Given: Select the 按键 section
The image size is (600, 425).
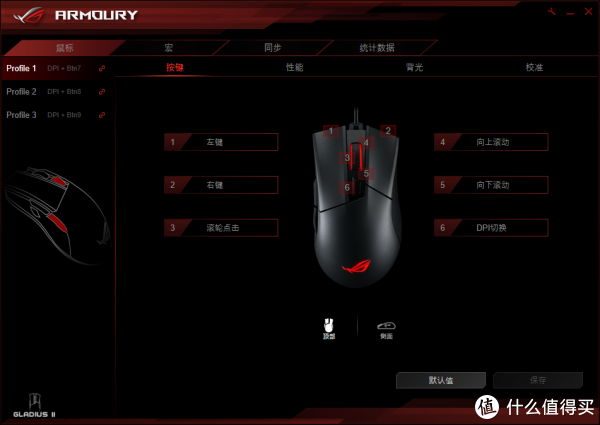Looking at the screenshot, I should [174, 68].
